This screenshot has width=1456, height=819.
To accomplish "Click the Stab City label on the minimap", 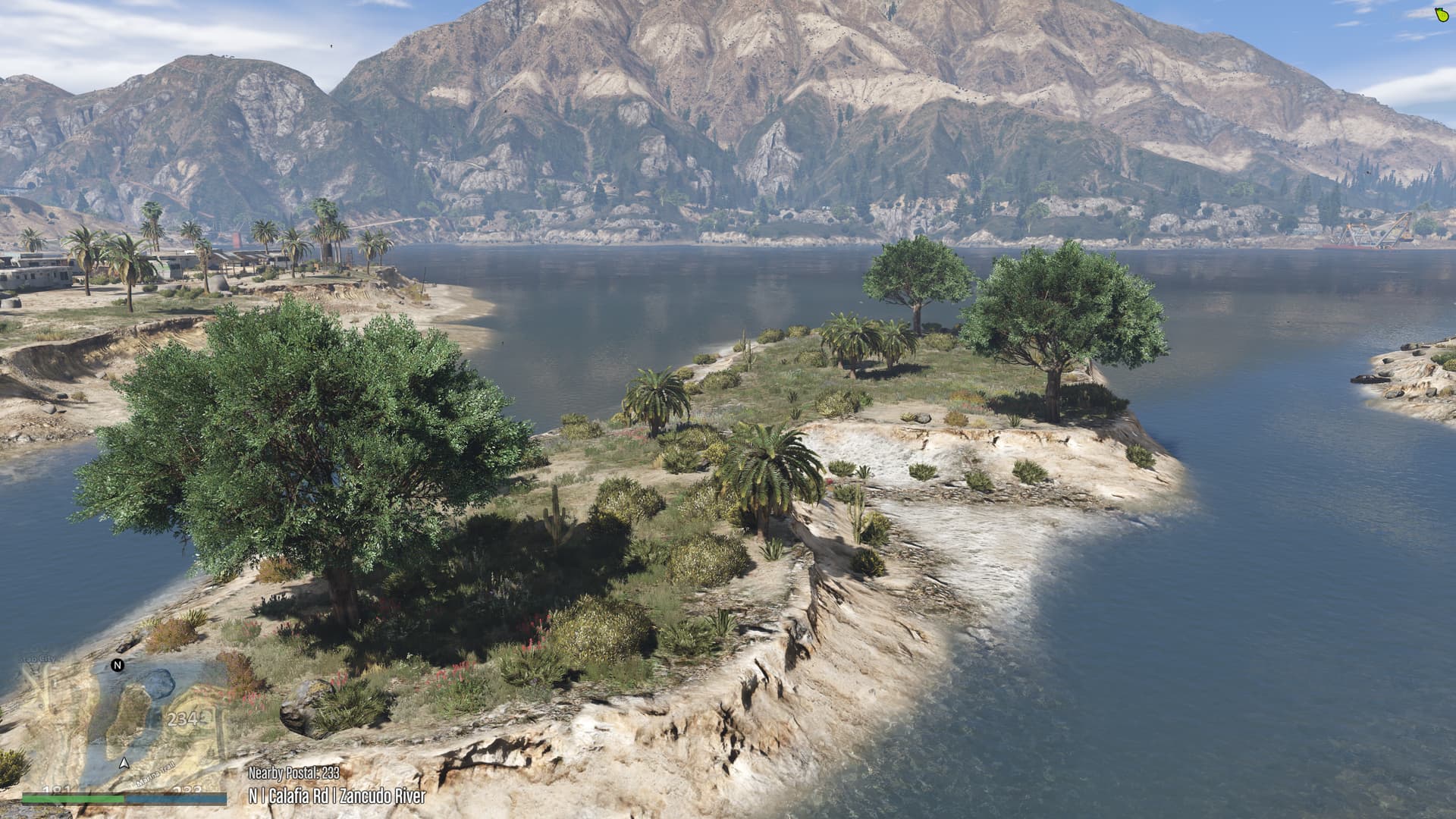I will click(38, 658).
